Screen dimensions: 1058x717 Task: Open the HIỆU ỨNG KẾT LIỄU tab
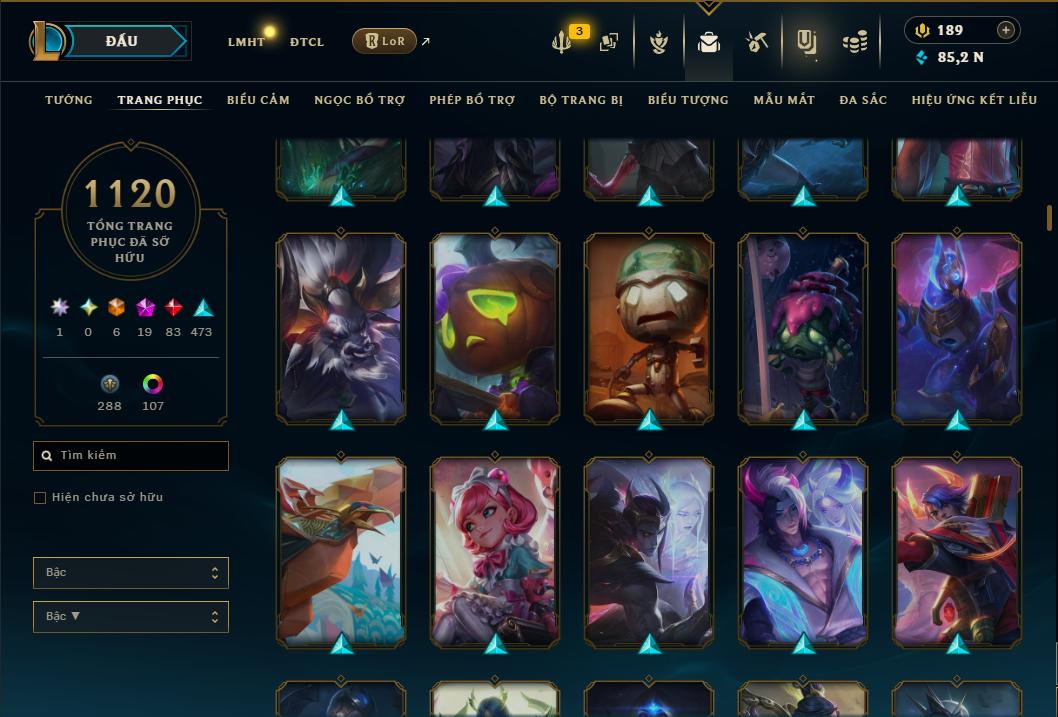click(x=976, y=100)
